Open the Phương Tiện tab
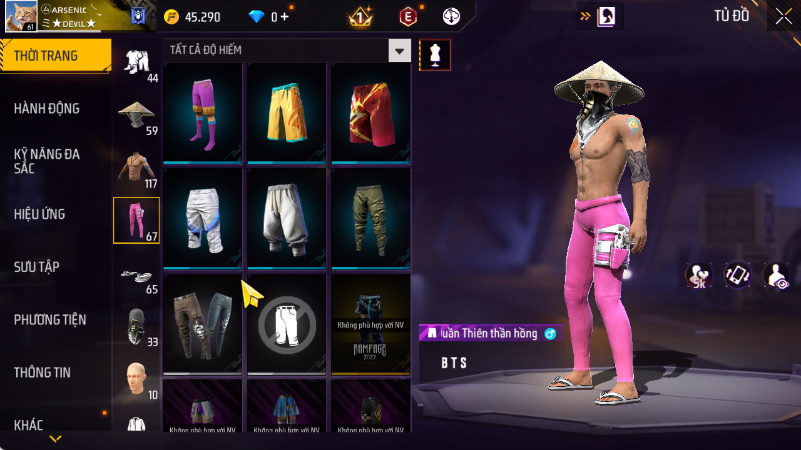801x450 pixels. 50,320
